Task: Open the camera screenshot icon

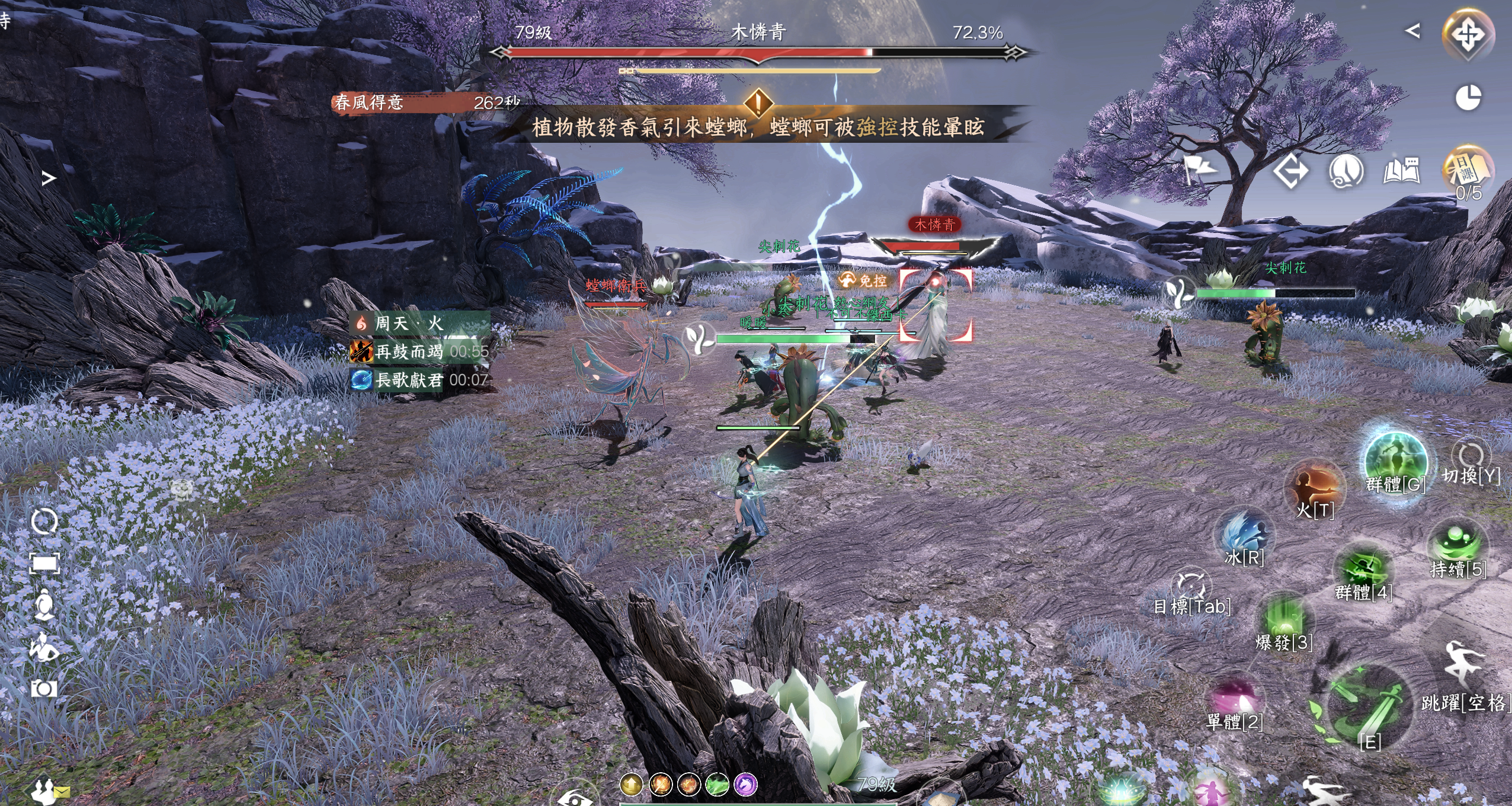Action: pos(44,688)
